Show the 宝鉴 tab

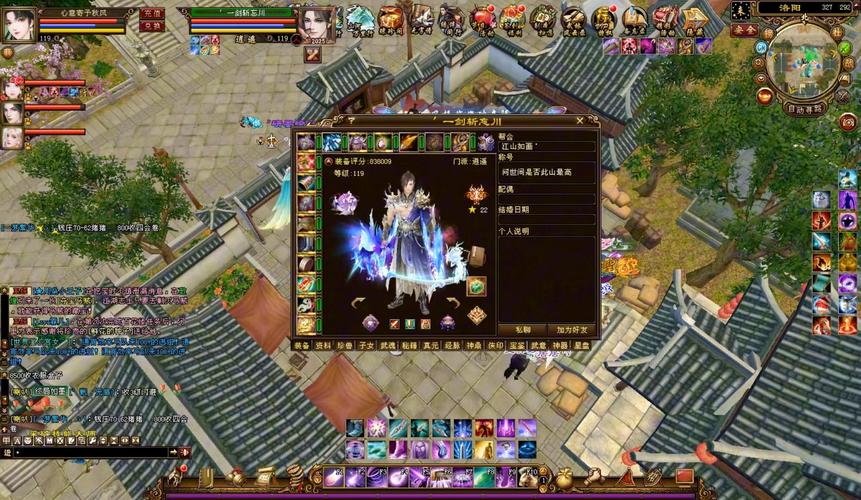click(x=517, y=344)
